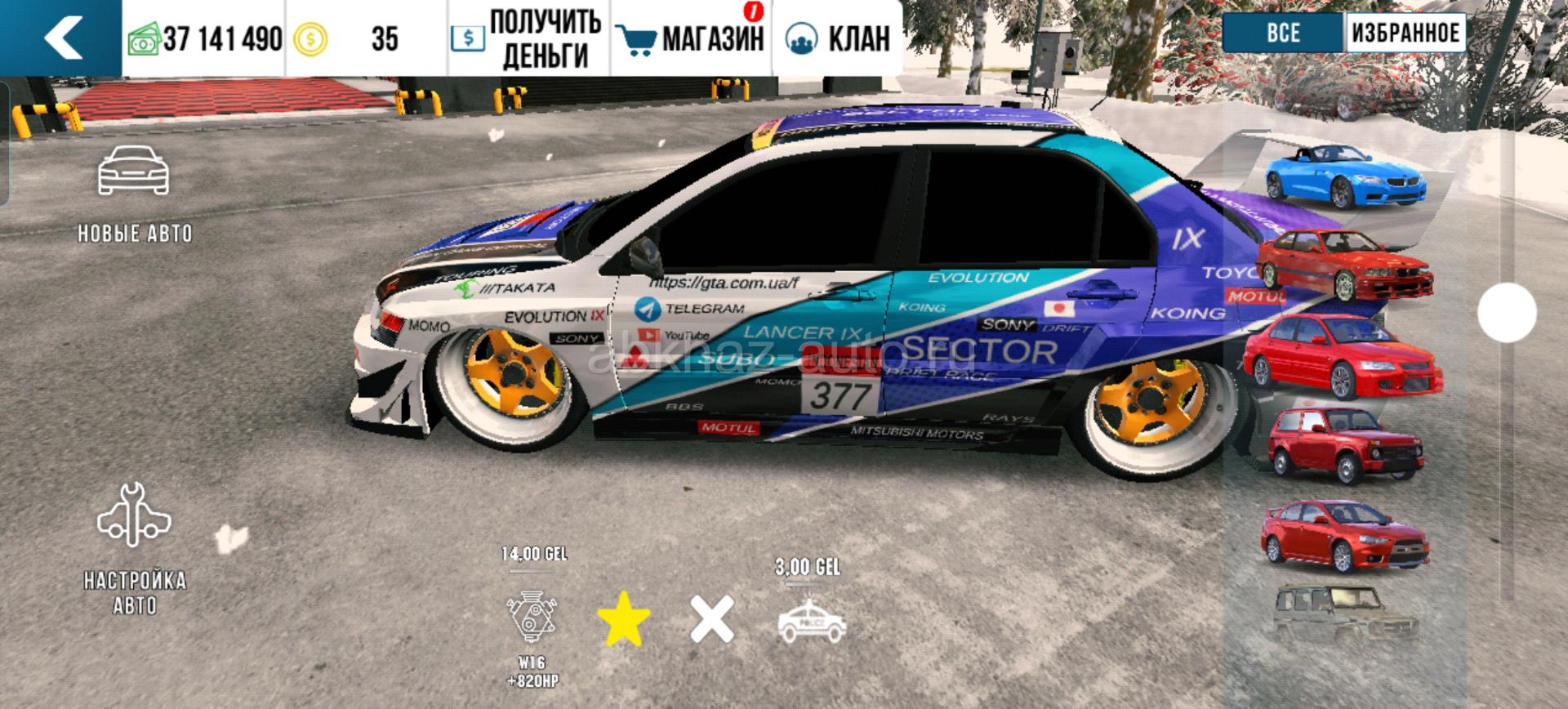Open Настройка Авто car tuning
This screenshot has width=1568, height=709.
[134, 547]
